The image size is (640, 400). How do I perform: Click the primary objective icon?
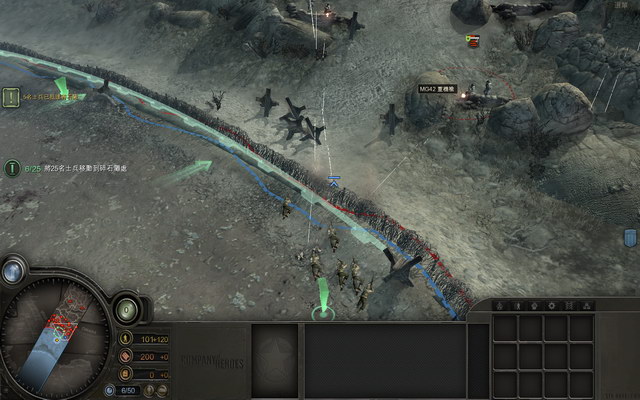click(12, 97)
